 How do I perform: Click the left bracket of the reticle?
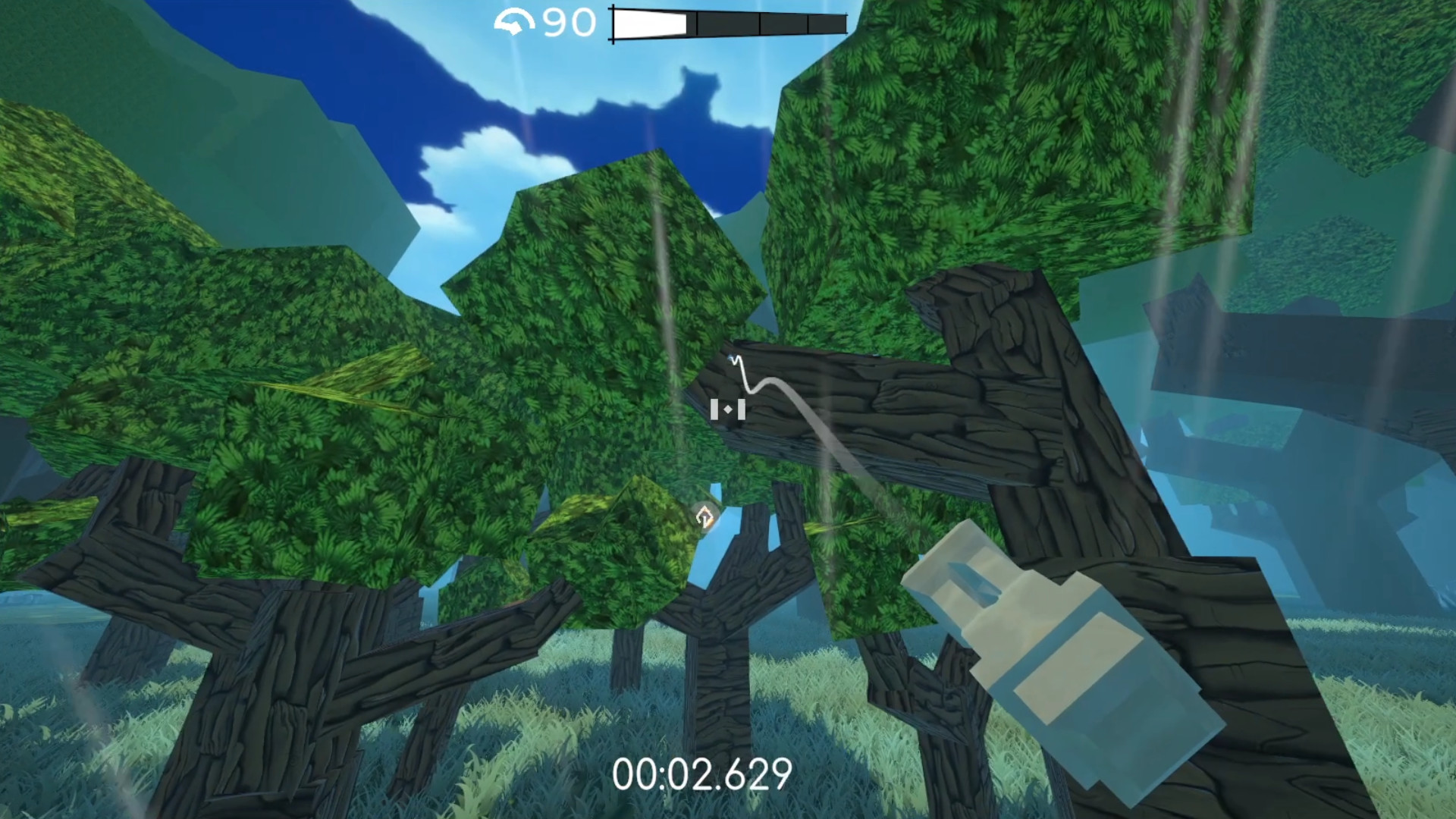714,409
